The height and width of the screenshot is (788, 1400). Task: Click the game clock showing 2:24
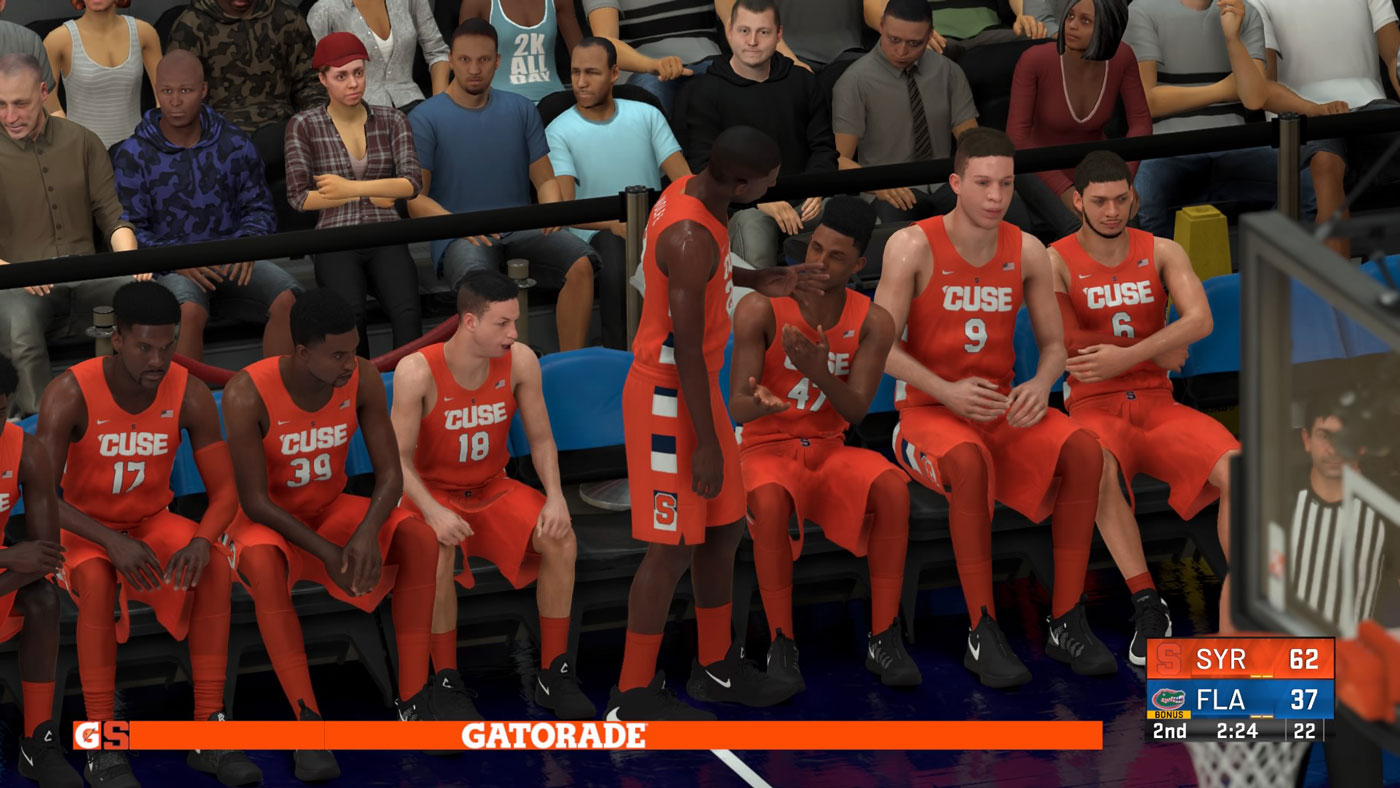coord(1237,729)
